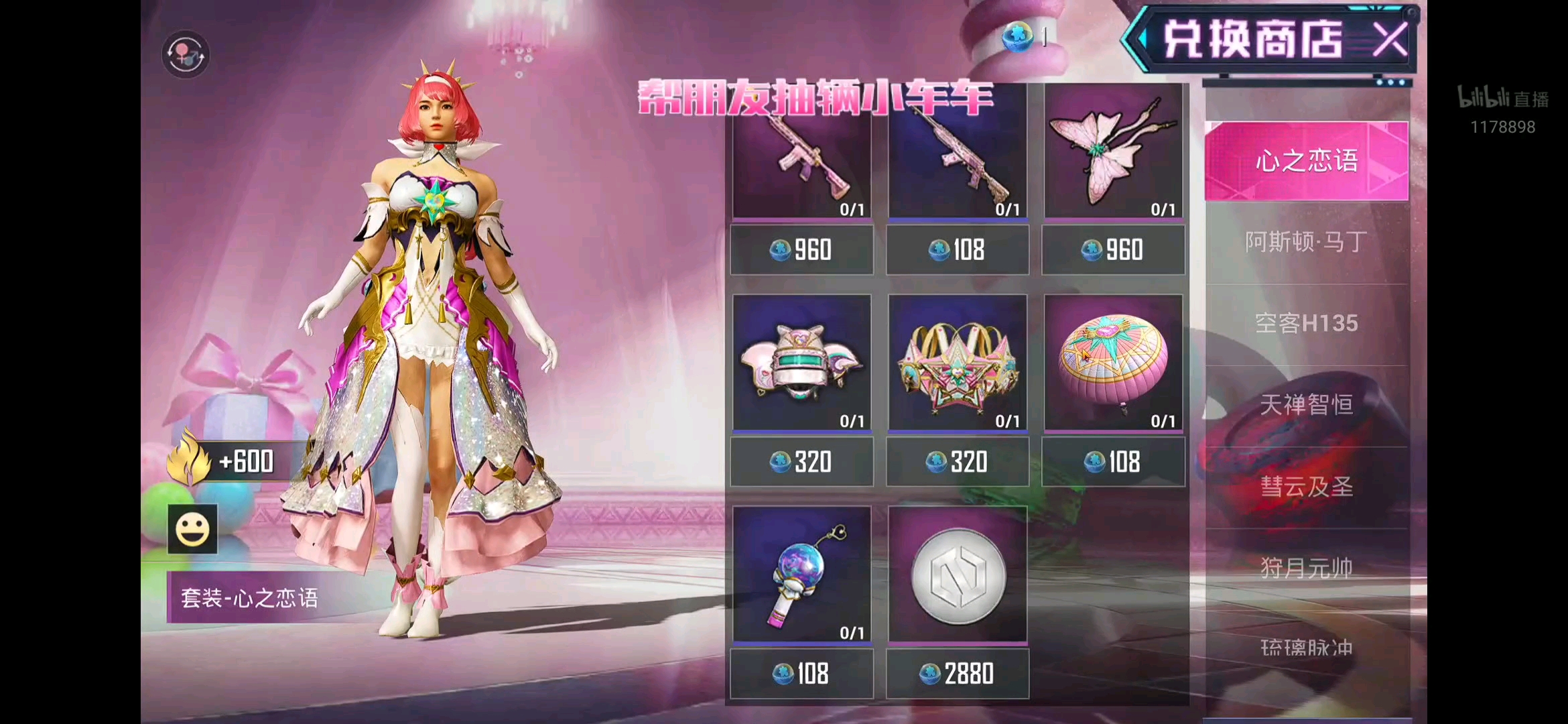Switch to the 彗云及圣 tab
This screenshot has height=724, width=1568.
[x=1306, y=487]
